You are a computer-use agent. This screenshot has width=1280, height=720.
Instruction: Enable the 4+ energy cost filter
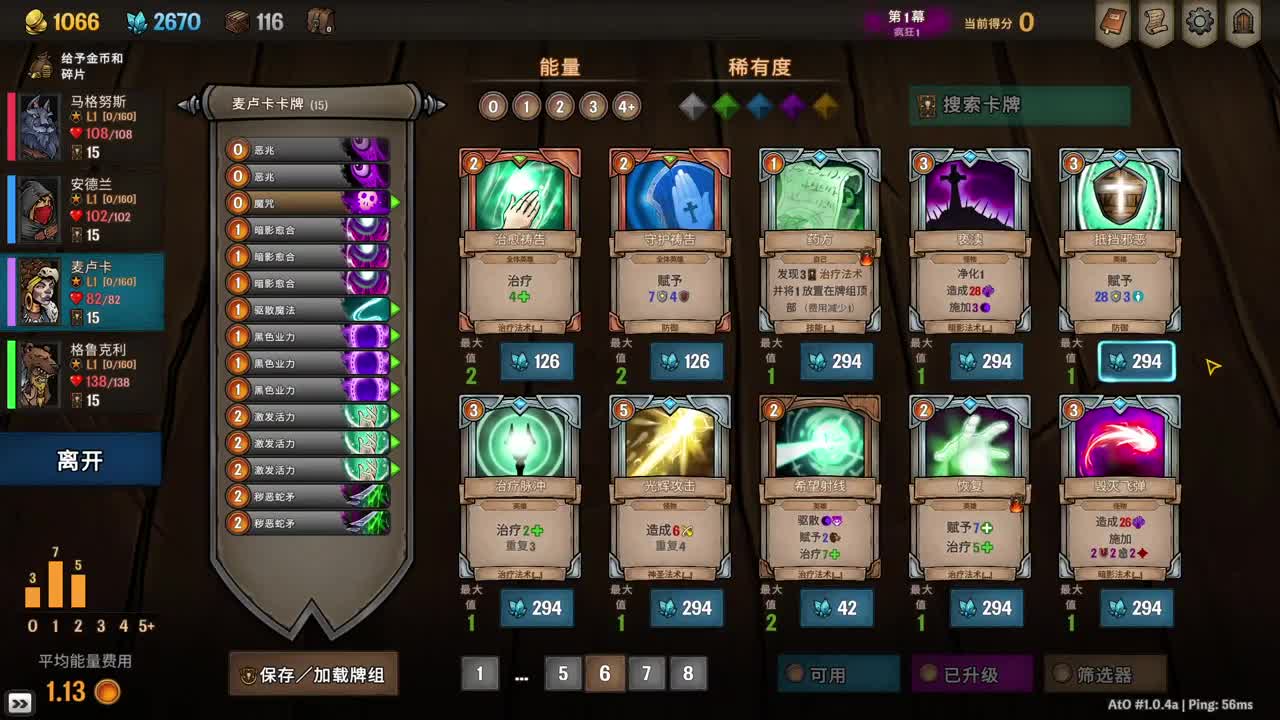click(x=626, y=106)
